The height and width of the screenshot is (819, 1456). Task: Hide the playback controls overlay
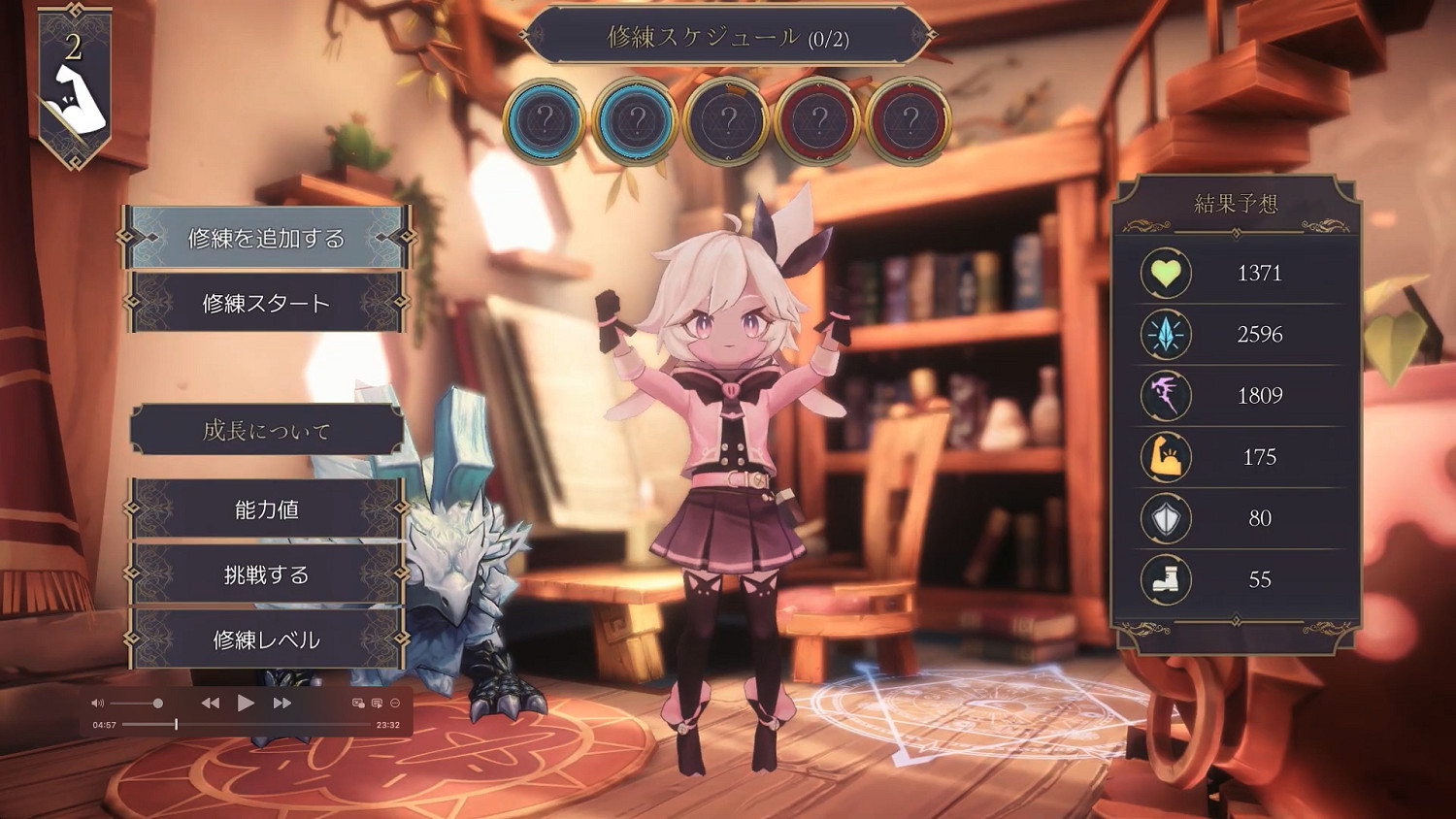click(395, 702)
